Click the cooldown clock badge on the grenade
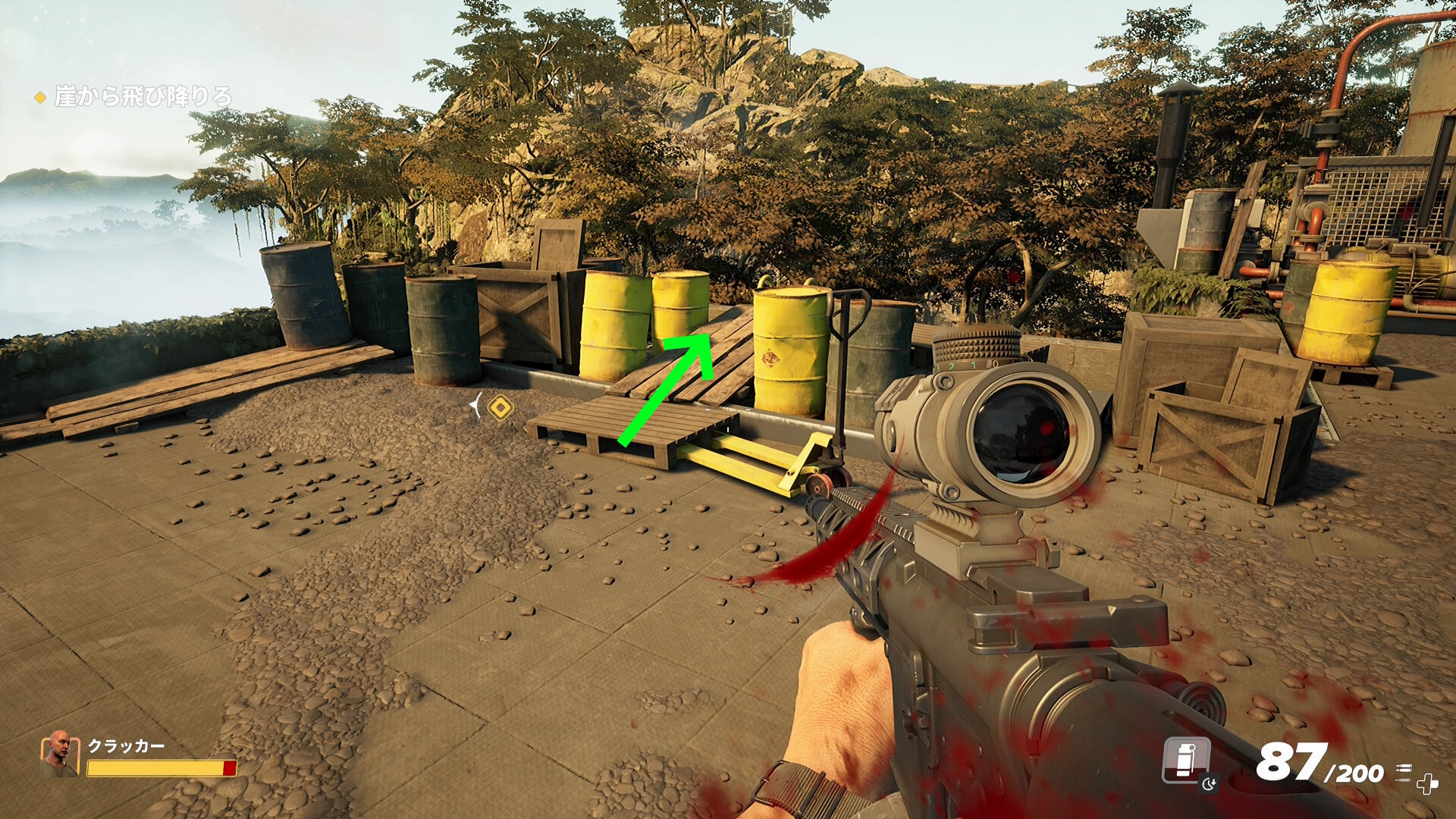Viewport: 1456px width, 819px height. click(1210, 783)
